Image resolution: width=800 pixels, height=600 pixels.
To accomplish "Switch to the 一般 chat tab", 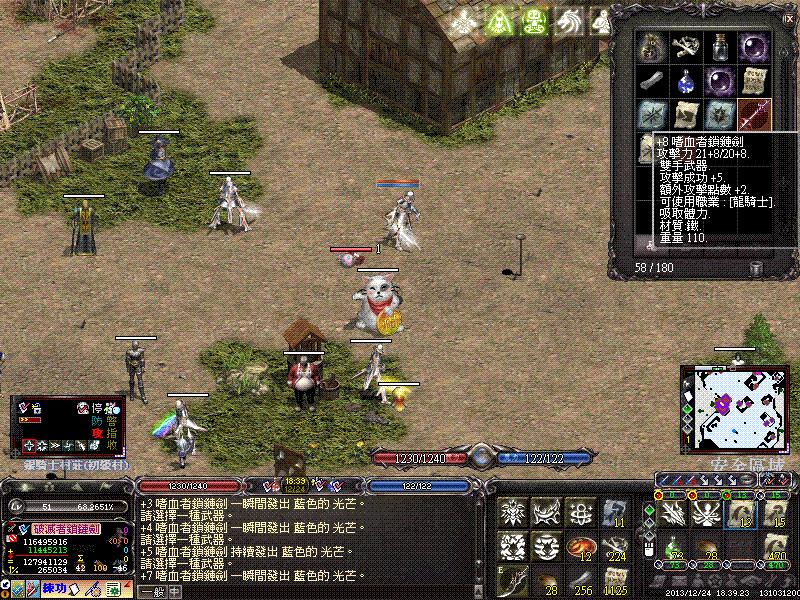I will 151,590.
